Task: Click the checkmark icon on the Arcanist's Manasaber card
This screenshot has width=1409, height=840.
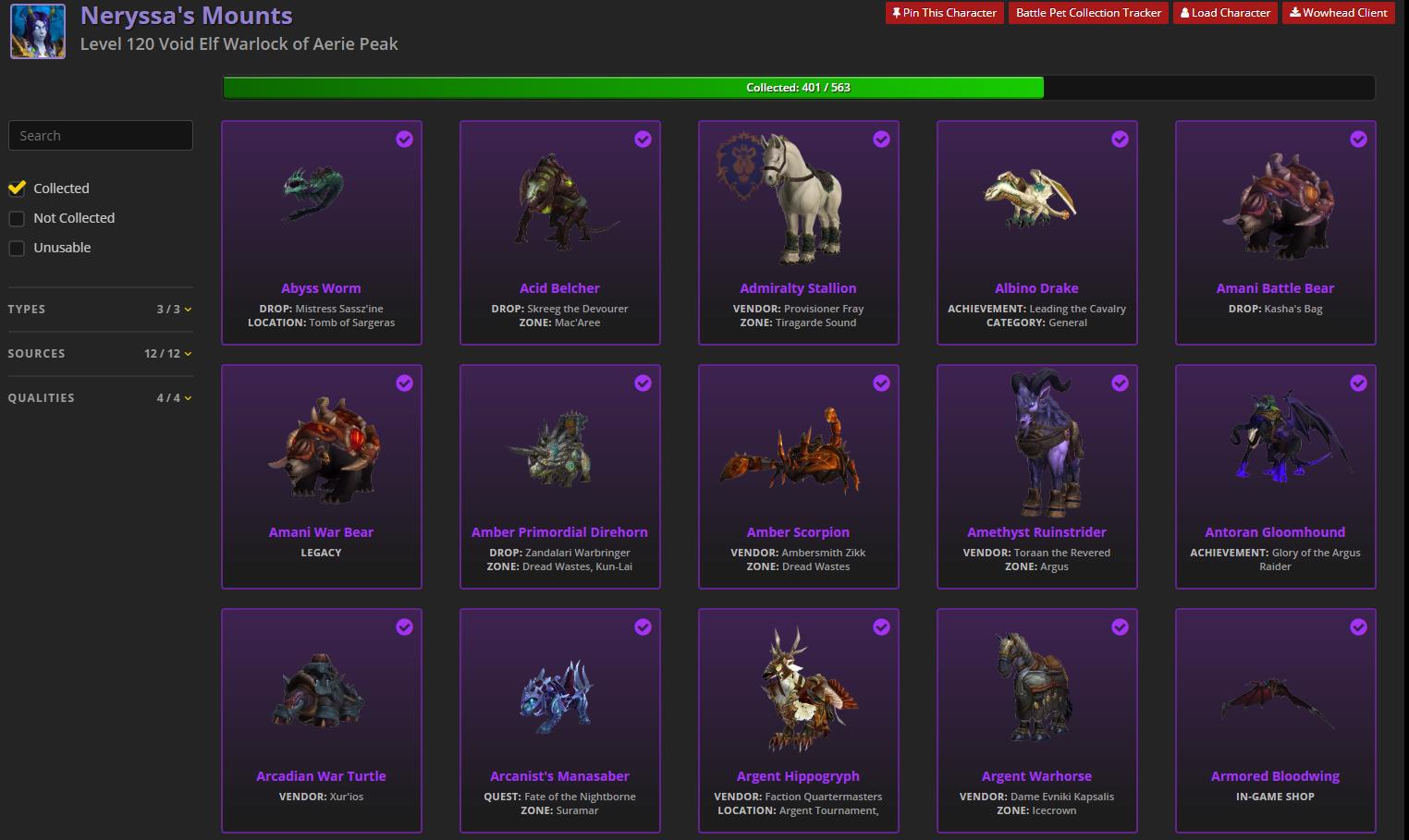Action: click(643, 627)
